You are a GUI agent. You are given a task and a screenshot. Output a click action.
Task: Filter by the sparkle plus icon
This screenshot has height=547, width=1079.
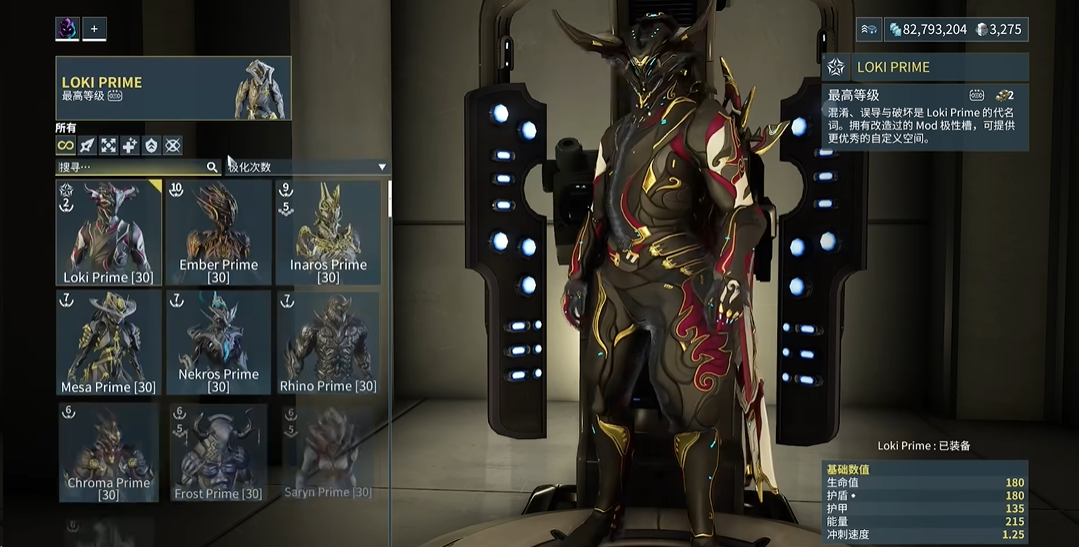coord(130,146)
